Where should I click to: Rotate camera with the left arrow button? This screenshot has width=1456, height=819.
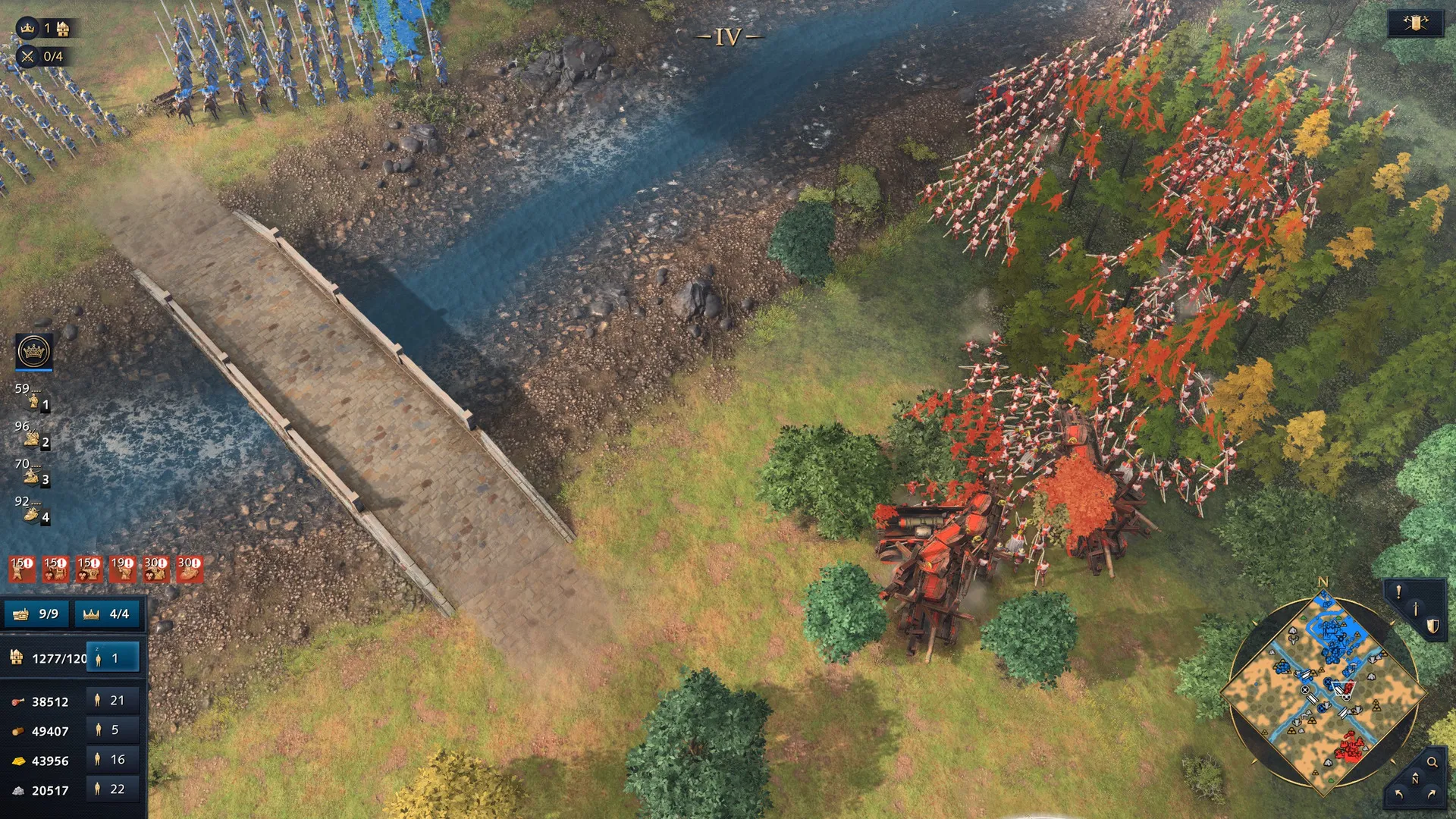[x=1399, y=795]
